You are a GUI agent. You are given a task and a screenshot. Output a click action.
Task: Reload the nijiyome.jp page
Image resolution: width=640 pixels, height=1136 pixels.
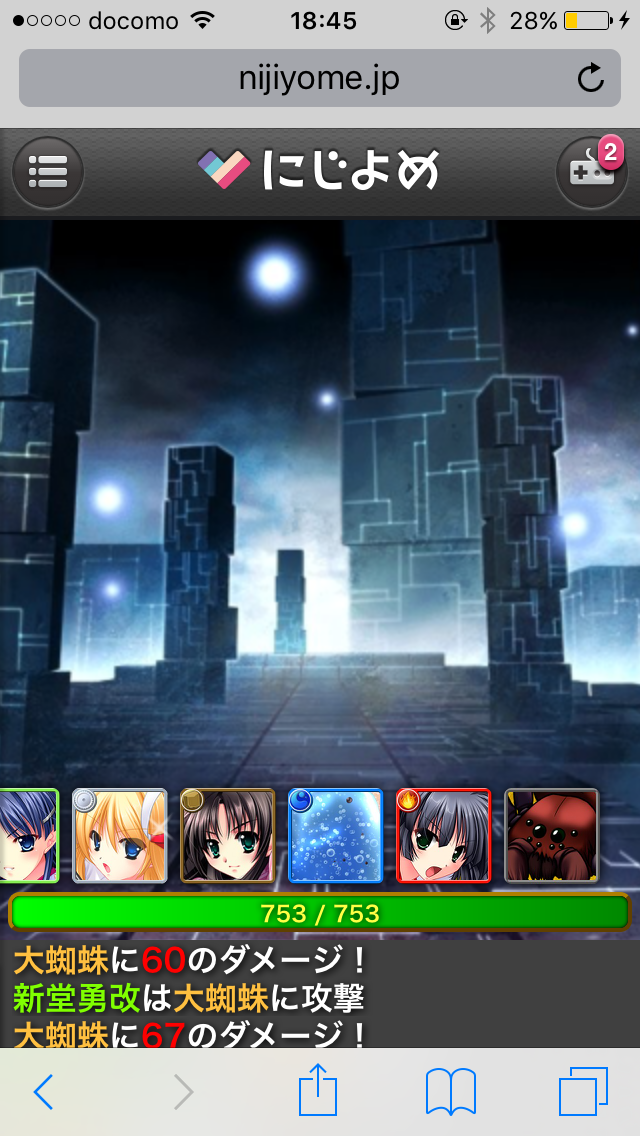point(591,78)
